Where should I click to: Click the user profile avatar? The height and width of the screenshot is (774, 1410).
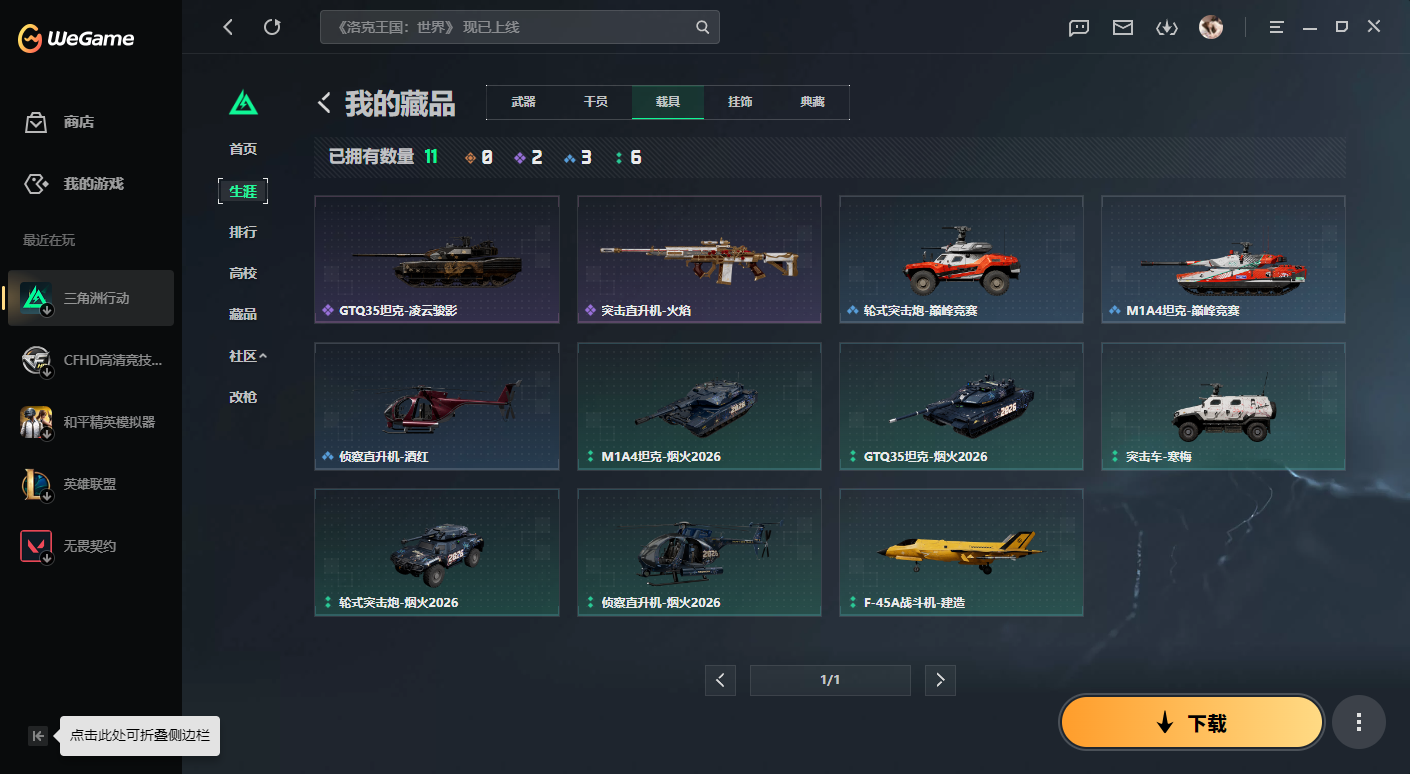1211,27
